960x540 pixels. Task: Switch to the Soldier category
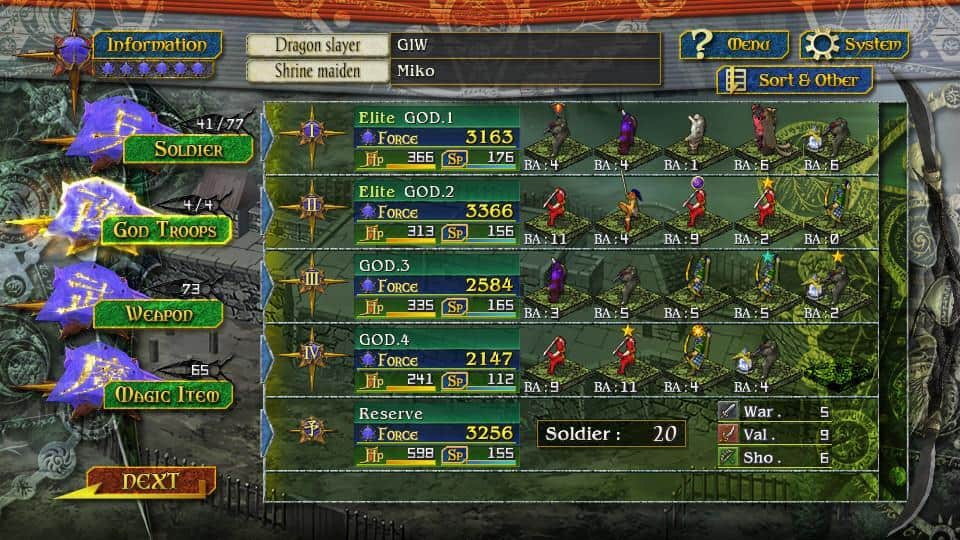(x=187, y=150)
